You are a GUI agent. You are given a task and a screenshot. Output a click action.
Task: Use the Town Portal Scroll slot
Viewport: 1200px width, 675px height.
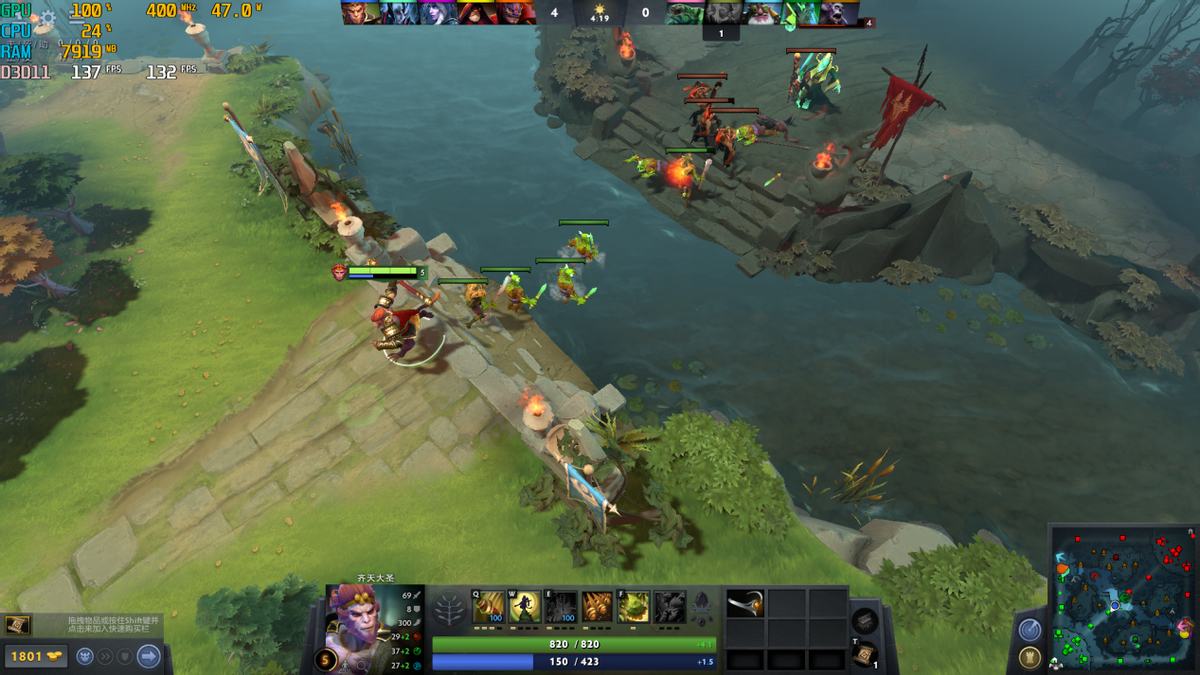(x=866, y=653)
